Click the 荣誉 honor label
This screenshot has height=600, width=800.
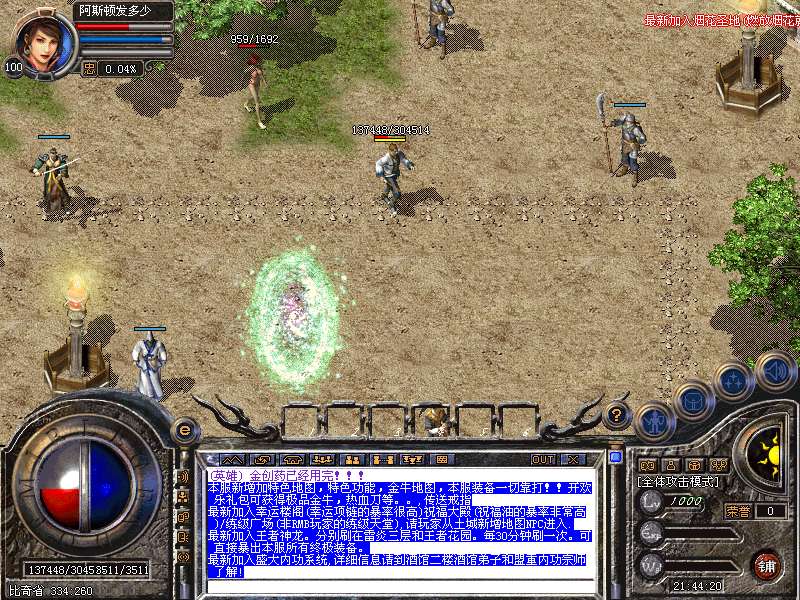(x=738, y=510)
